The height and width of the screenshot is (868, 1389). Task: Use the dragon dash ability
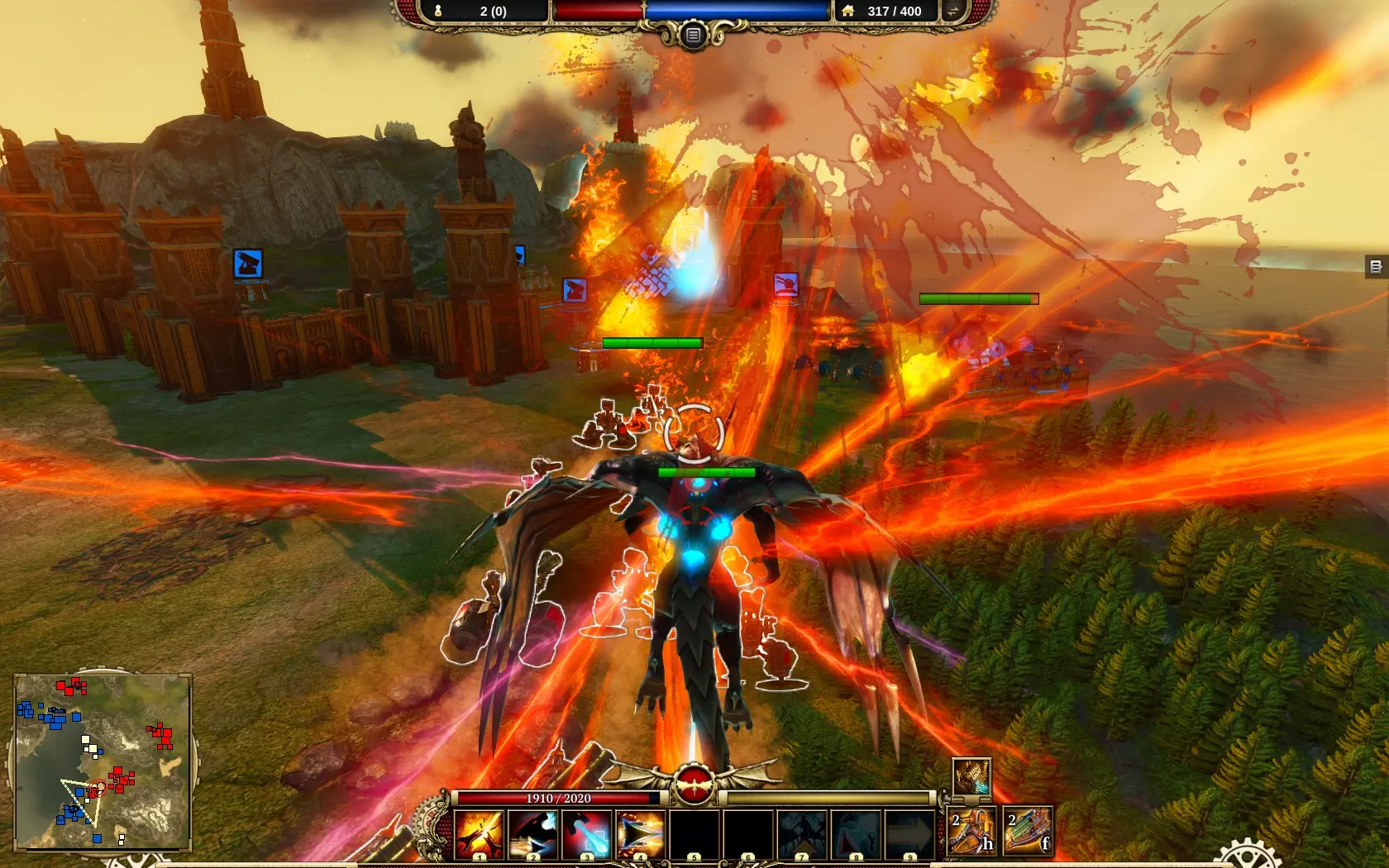point(533,833)
